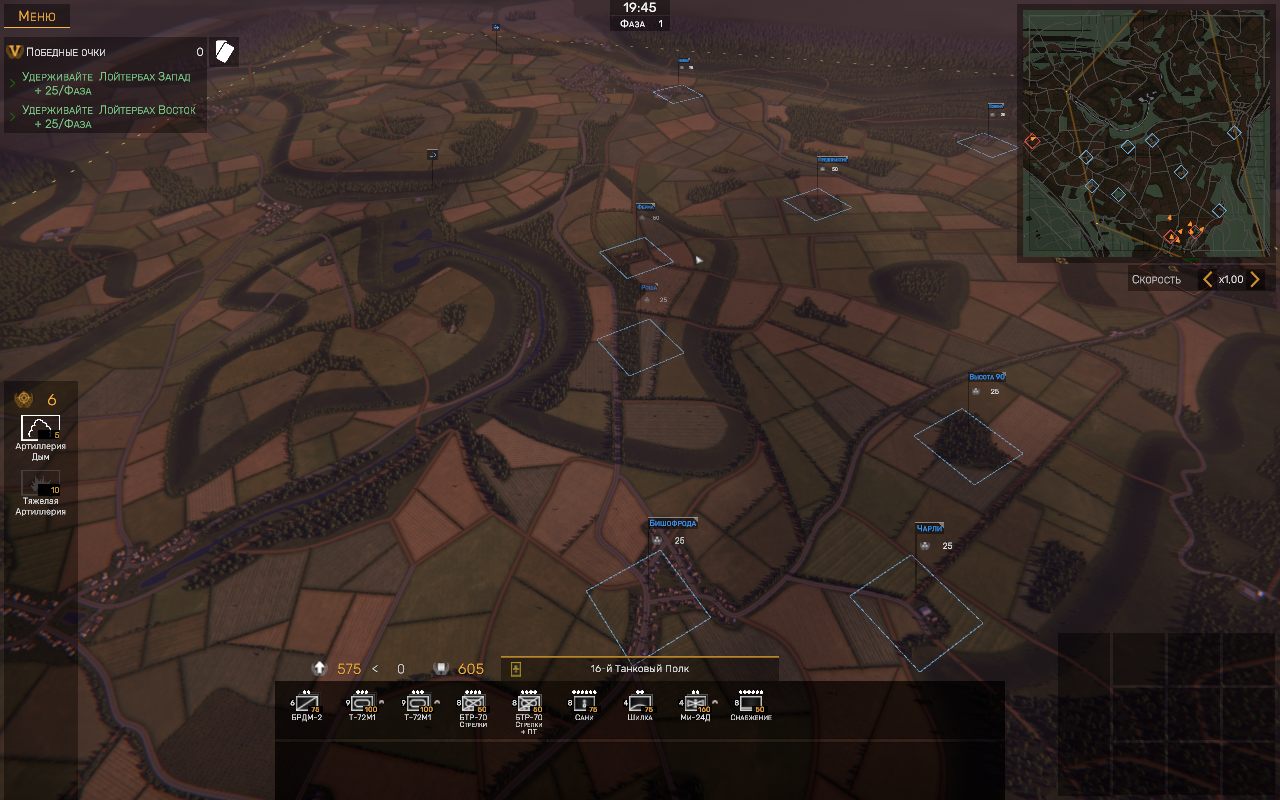The height and width of the screenshot is (800, 1280).
Task: Click the white card icon beside victory points
Action: (225, 52)
